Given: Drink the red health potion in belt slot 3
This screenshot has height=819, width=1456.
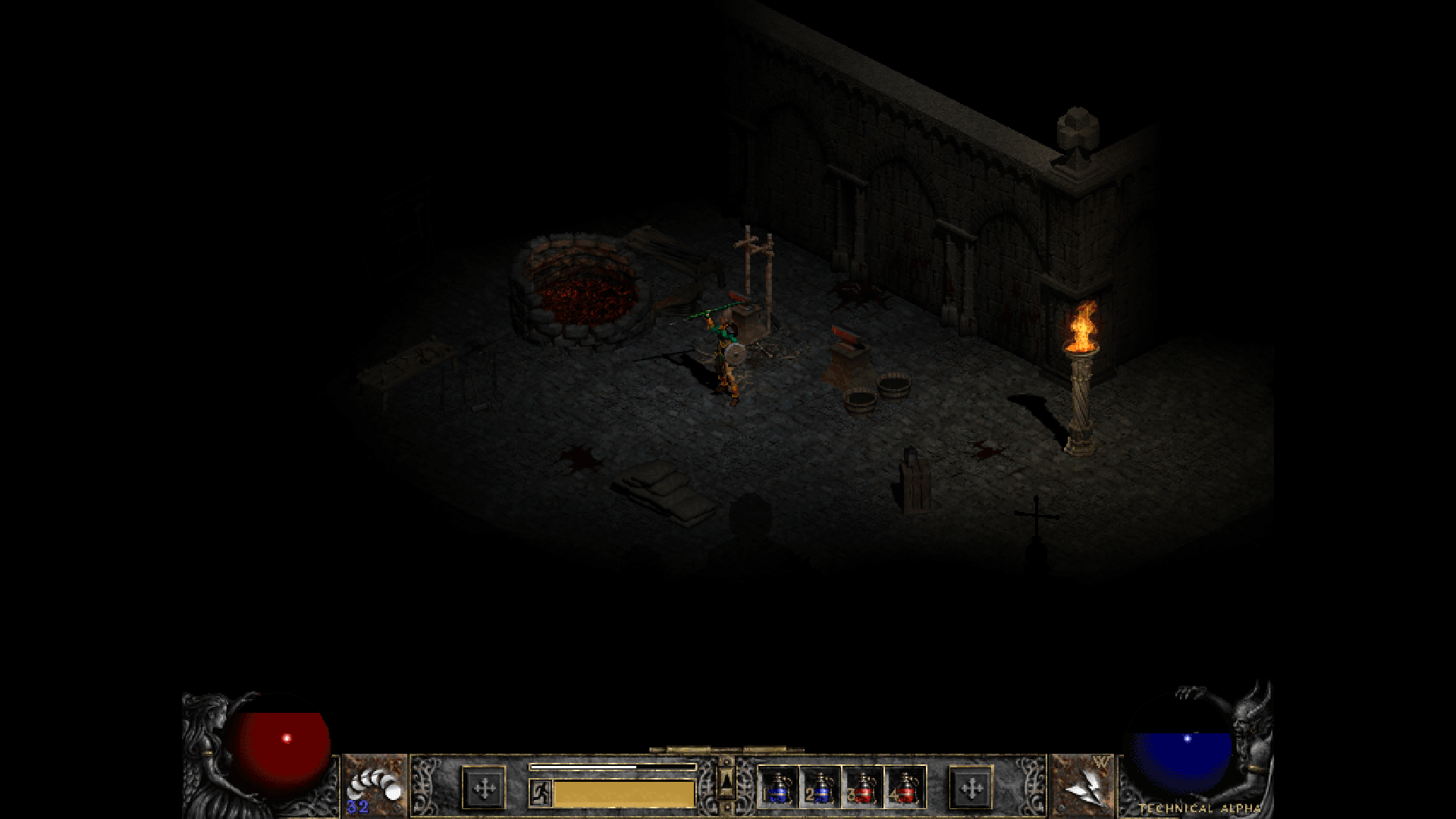Looking at the screenshot, I should click(862, 787).
